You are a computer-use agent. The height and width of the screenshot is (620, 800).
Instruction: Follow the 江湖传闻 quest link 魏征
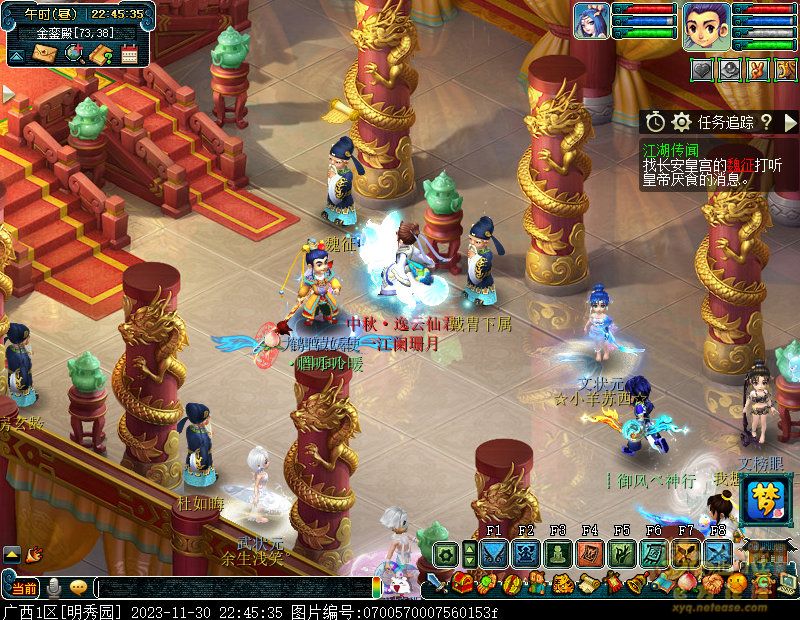tap(740, 164)
